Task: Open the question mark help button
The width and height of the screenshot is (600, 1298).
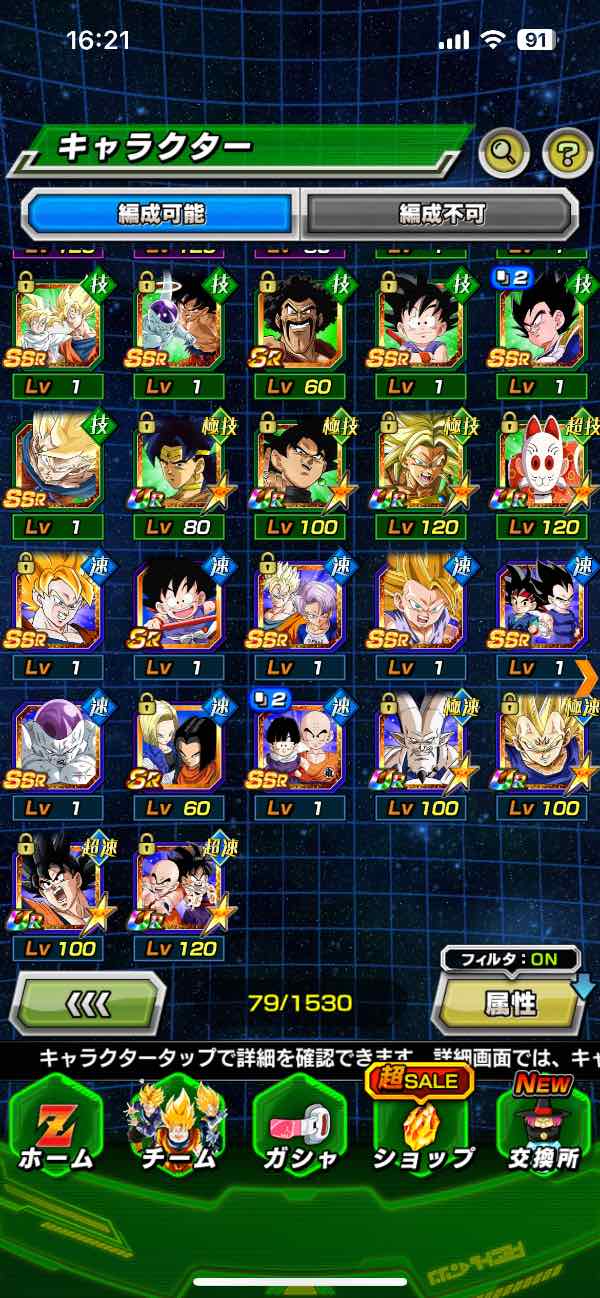Action: (567, 153)
